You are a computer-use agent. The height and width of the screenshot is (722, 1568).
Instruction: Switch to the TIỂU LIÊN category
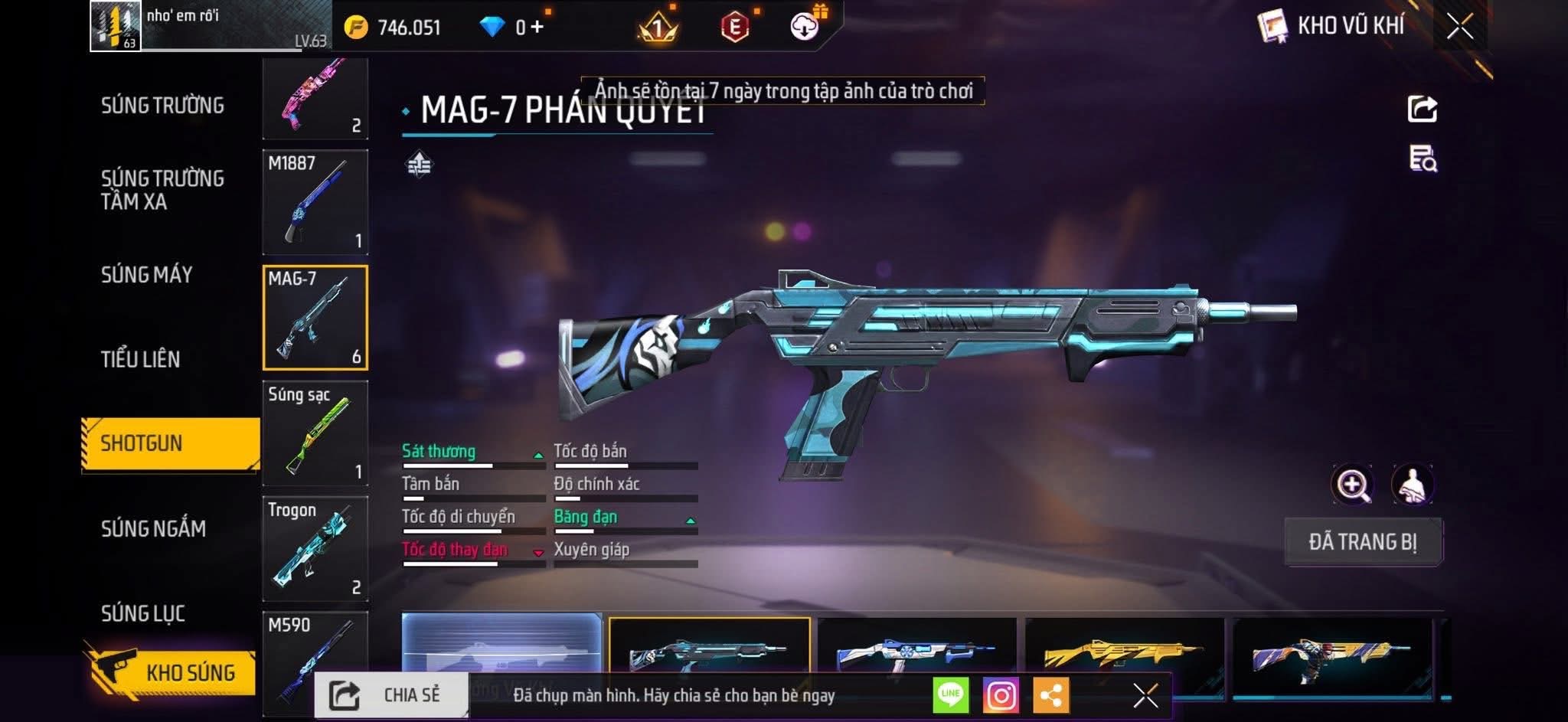[x=140, y=359]
